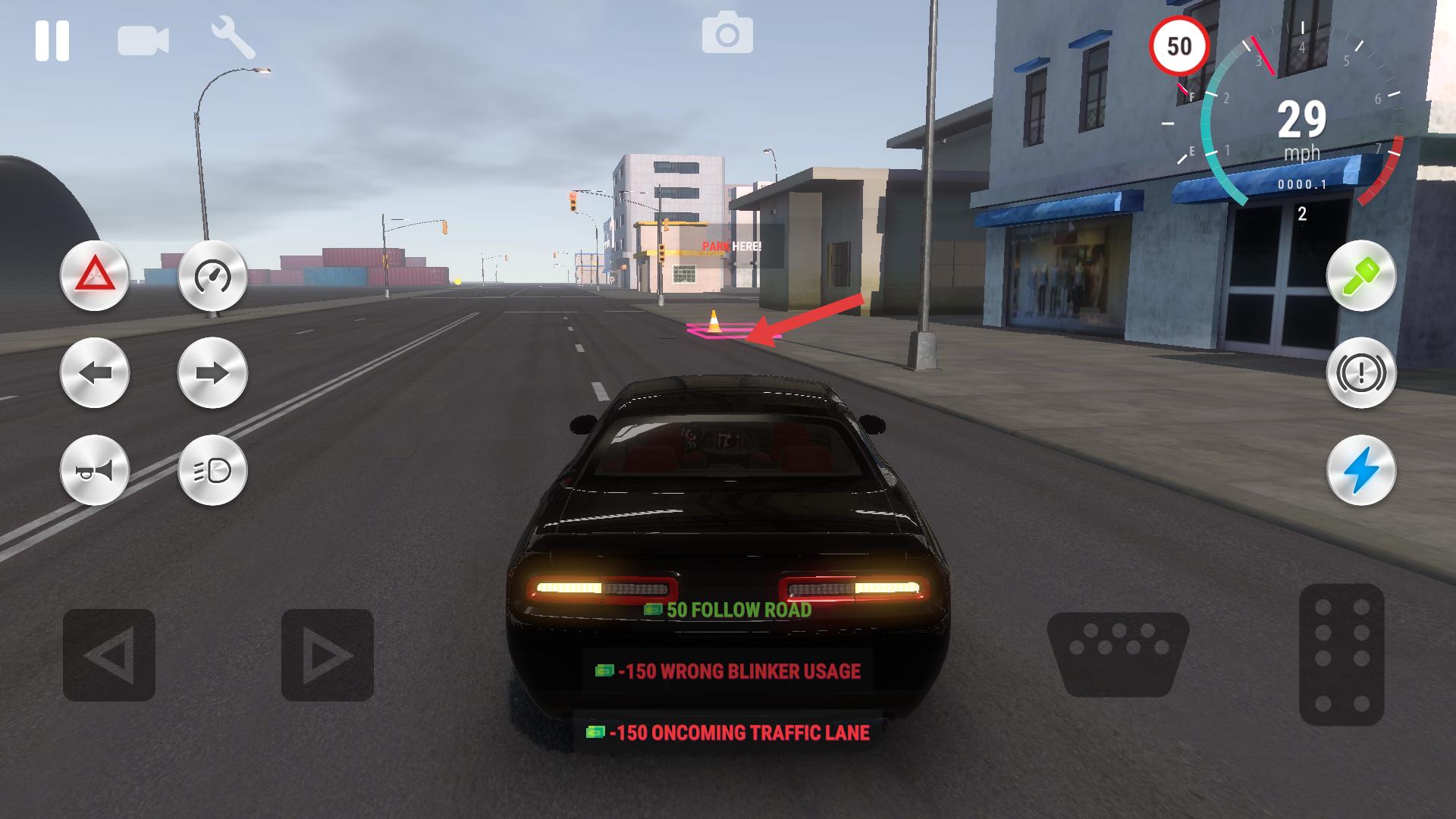
Task: Engage the parking brake warning button
Action: point(1361,373)
